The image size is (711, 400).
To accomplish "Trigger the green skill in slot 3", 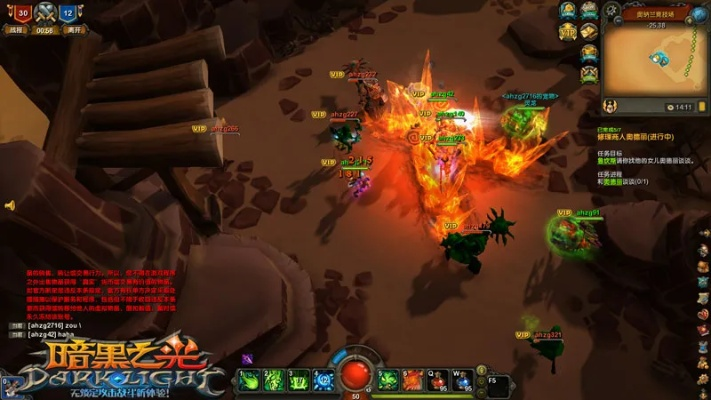I will pyautogui.click(x=298, y=380).
